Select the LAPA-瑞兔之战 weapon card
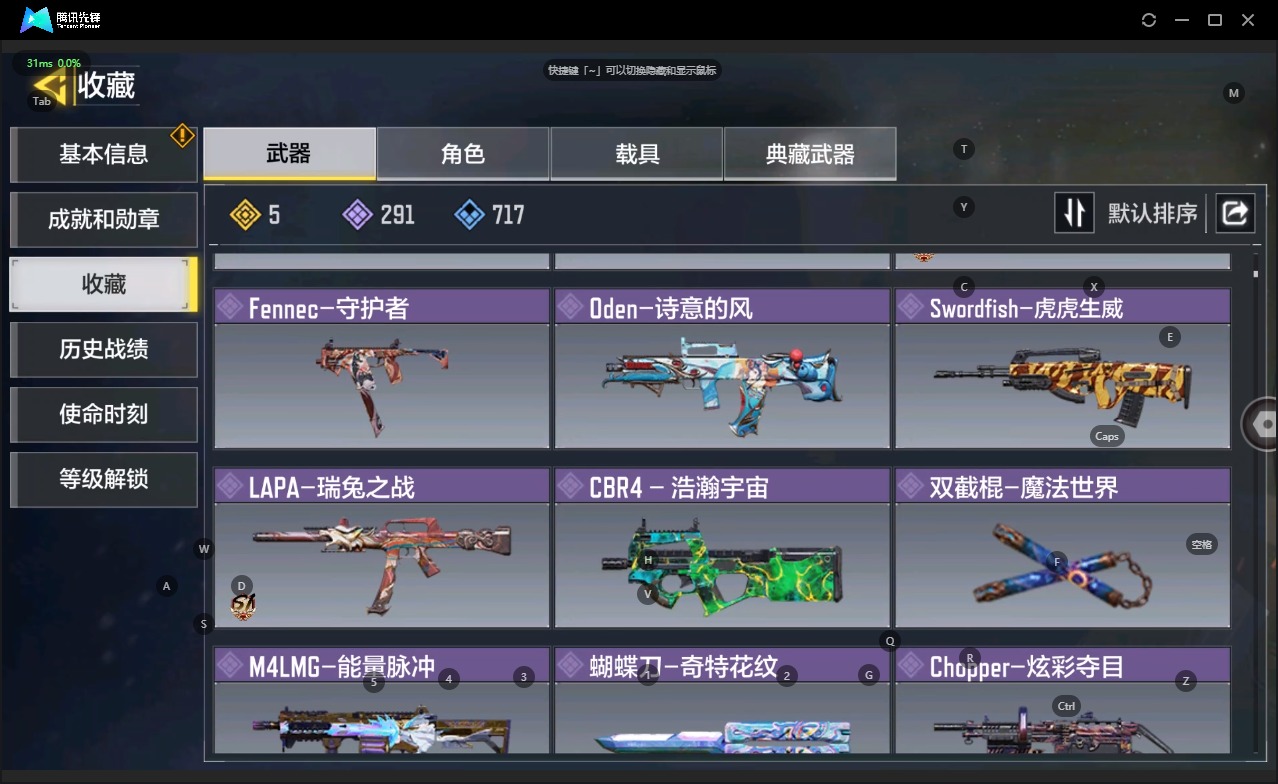Image resolution: width=1278 pixels, height=784 pixels. [381, 548]
